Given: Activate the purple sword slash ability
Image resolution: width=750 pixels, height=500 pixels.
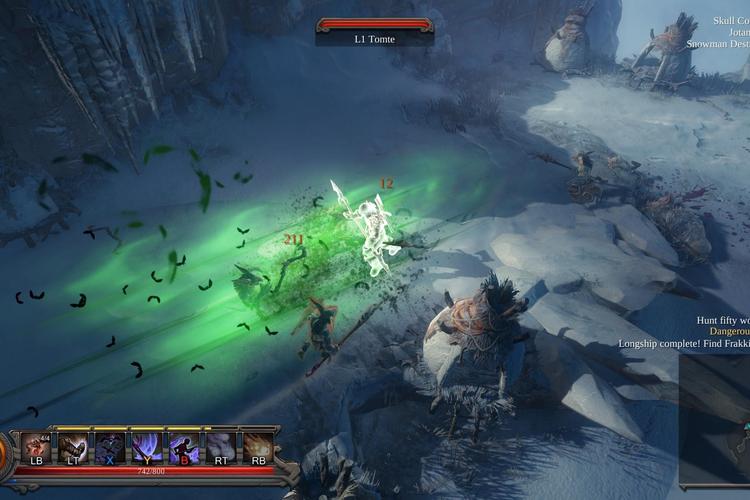Looking at the screenshot, I should [x=147, y=445].
